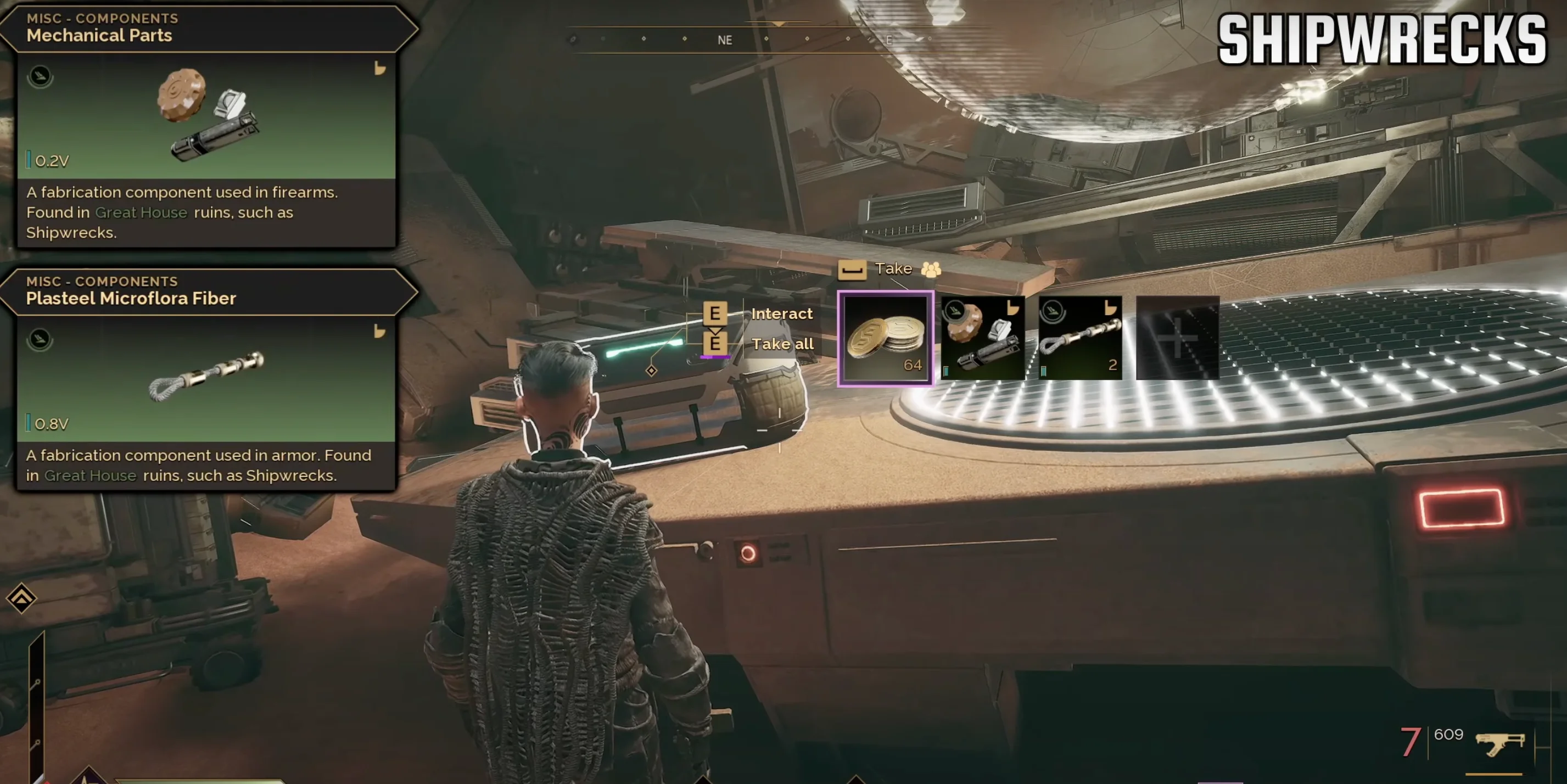Click the Great House link in Plasteel Fiber description

(x=90, y=475)
